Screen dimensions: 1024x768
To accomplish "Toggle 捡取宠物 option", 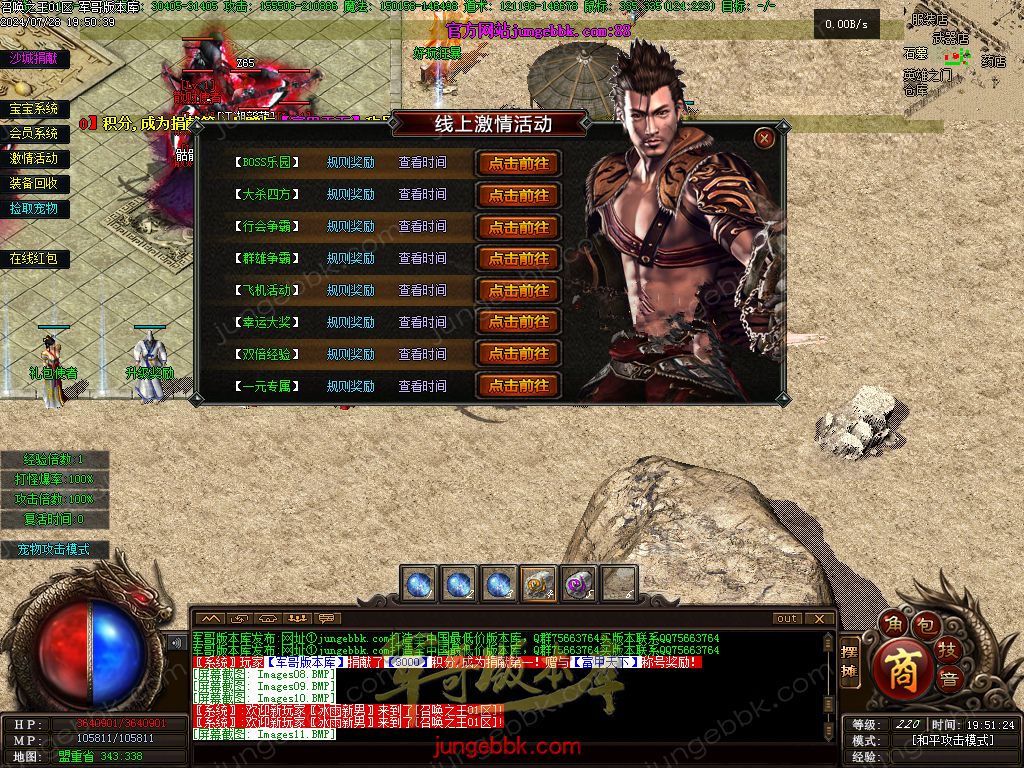I will point(34,209).
